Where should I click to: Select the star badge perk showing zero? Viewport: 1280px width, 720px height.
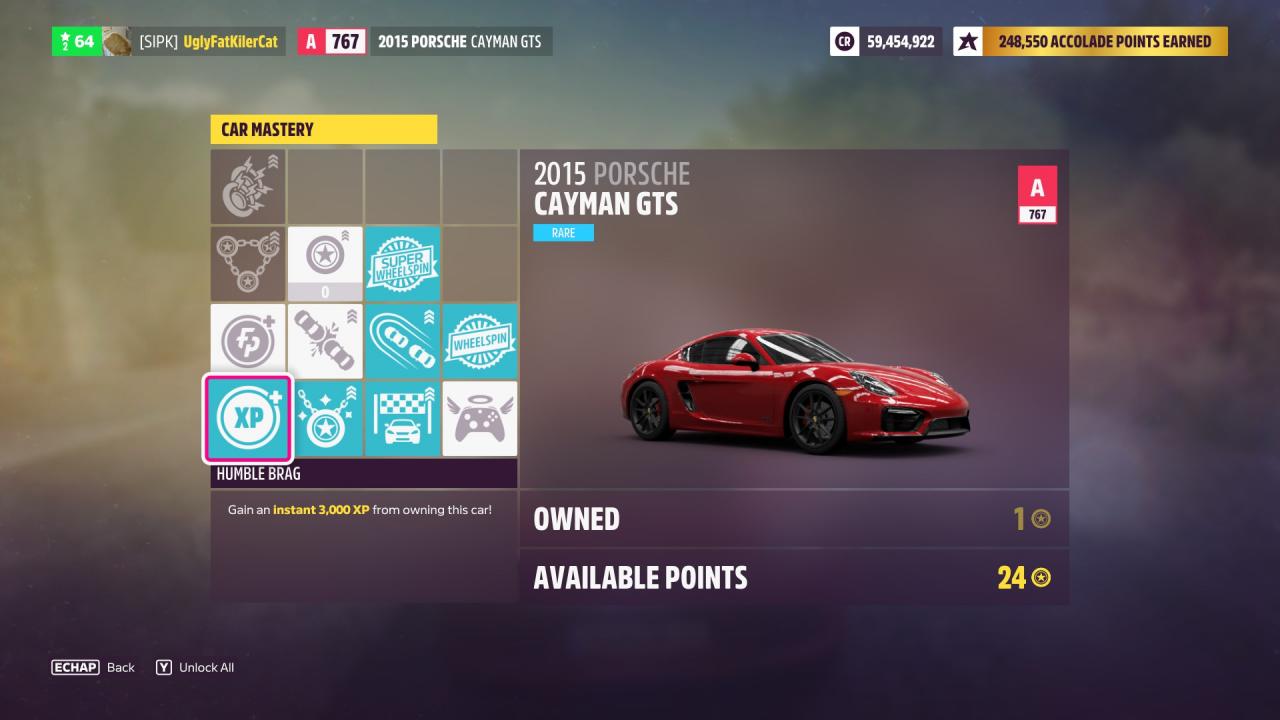pos(325,263)
